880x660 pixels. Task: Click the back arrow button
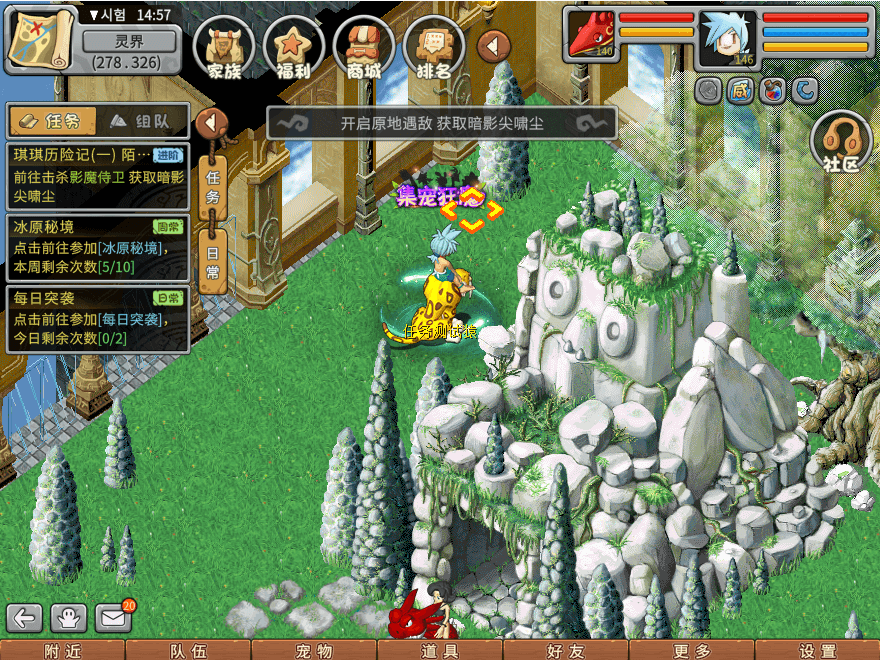(x=24, y=618)
